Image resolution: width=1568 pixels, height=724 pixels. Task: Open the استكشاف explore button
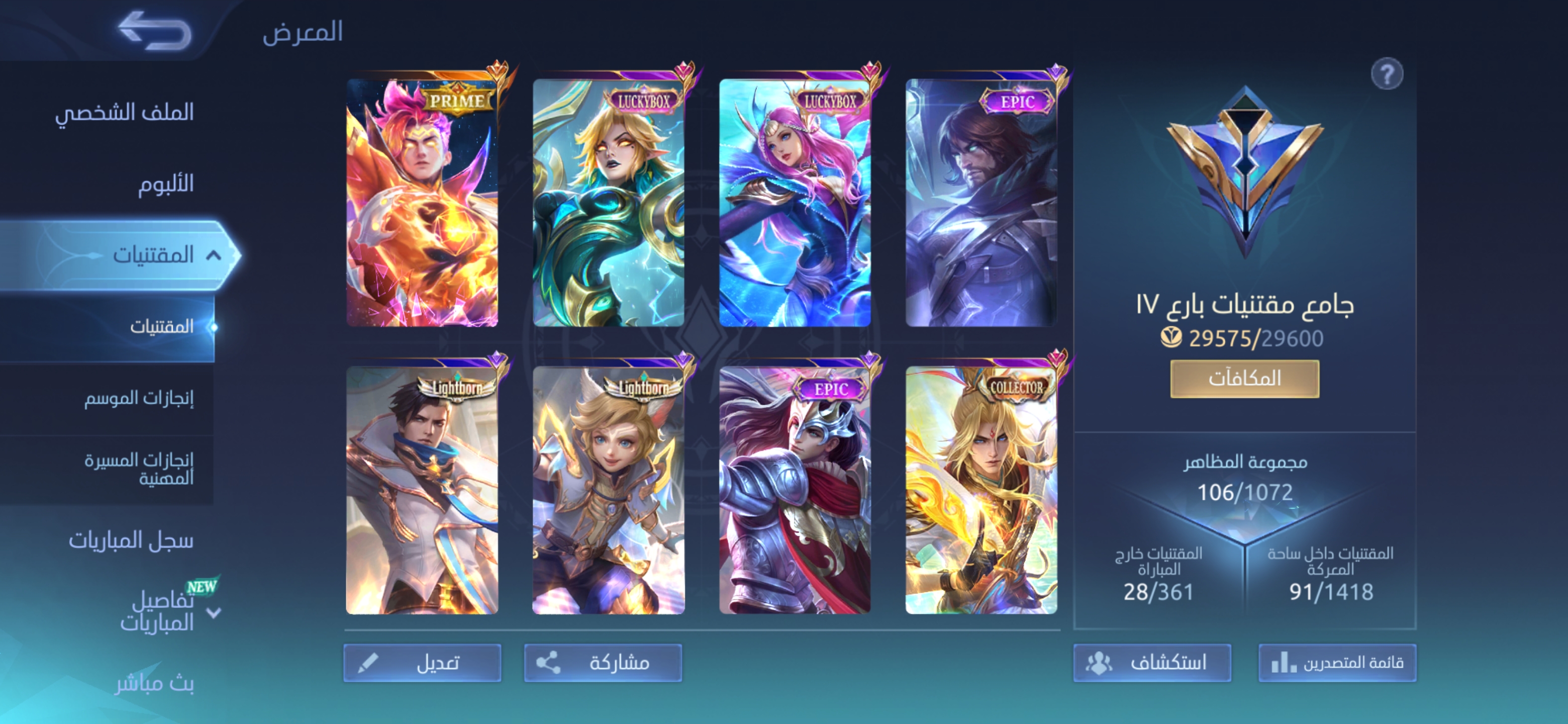1152,663
